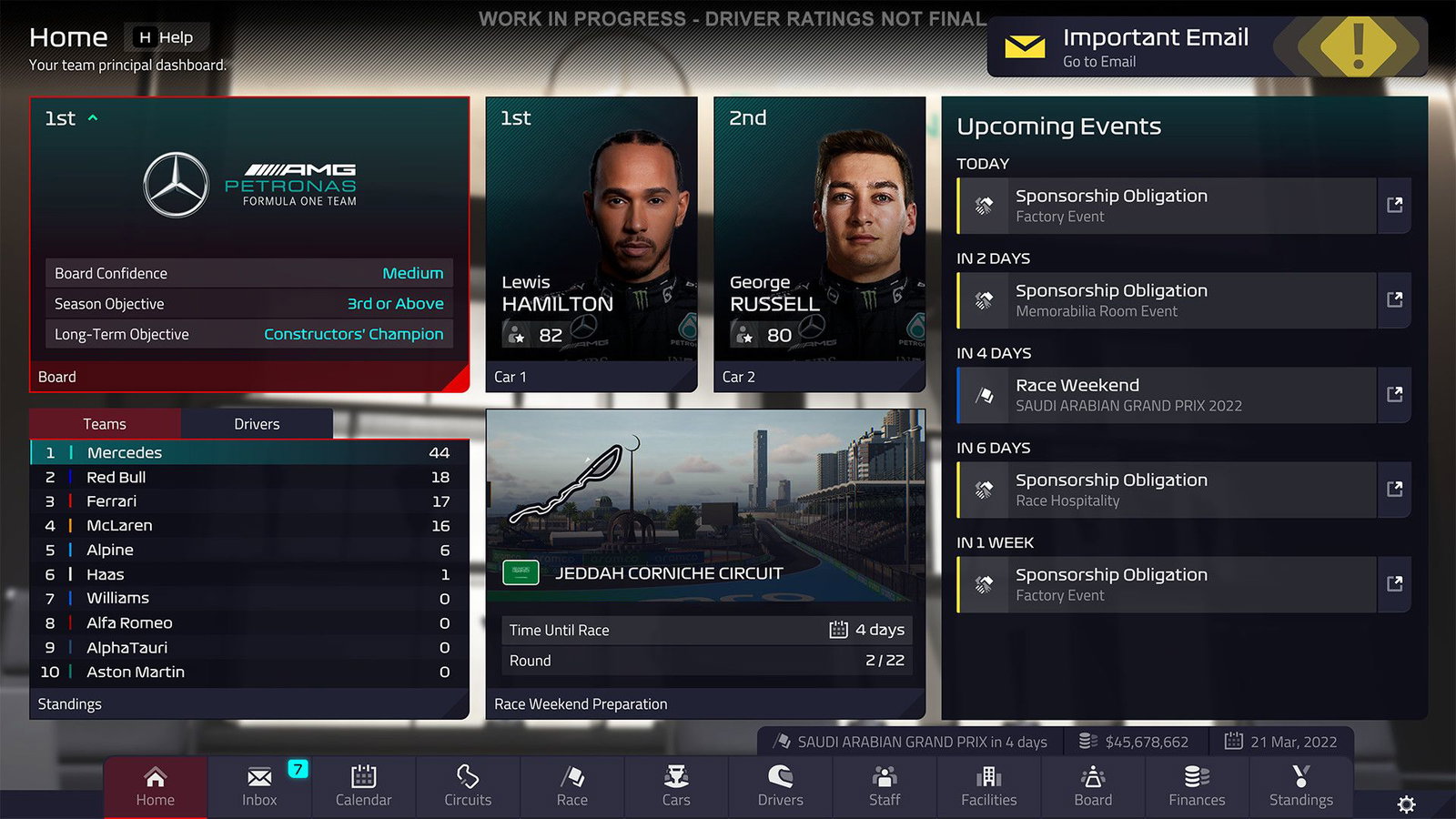The height and width of the screenshot is (819, 1456).
Task: Open settings via the gear icon
Action: click(x=1406, y=804)
